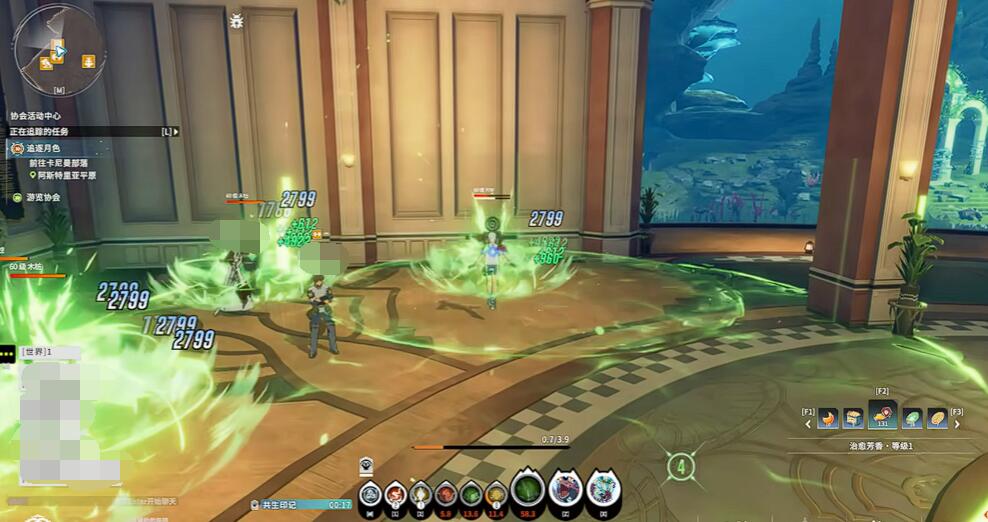The image size is (988, 522).
Task: Activate the large green skill on cooldown 58.3
Action: 528,489
